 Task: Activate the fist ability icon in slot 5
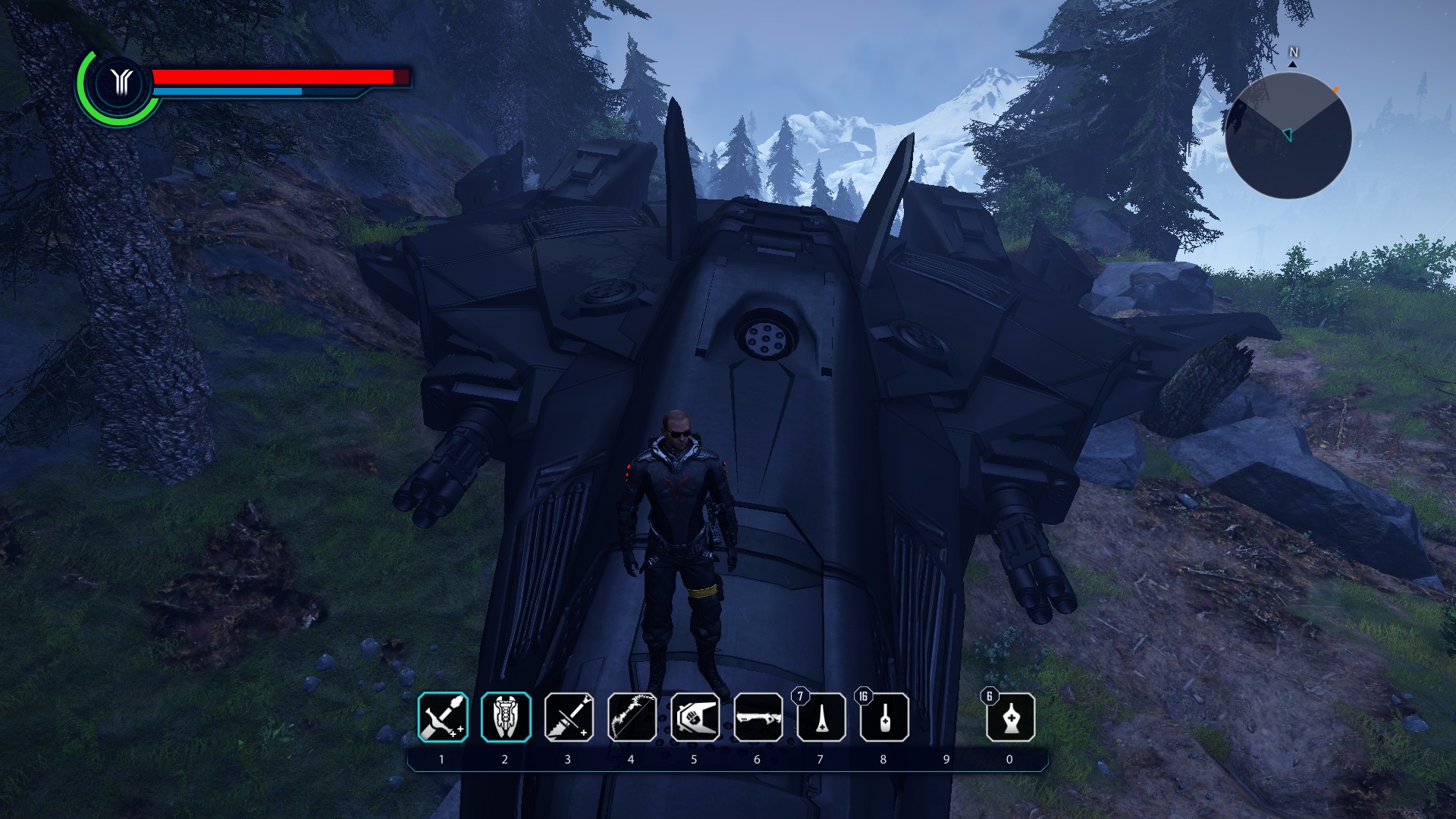(x=695, y=717)
